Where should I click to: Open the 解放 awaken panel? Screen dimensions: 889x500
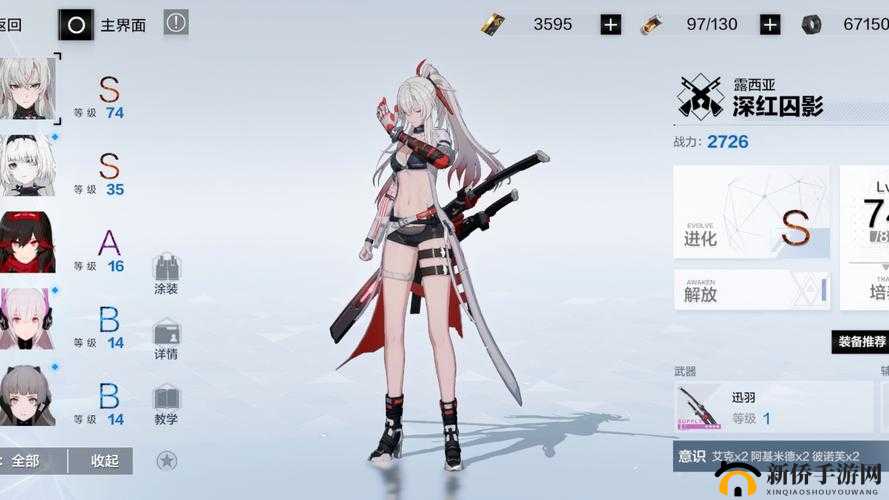point(751,291)
